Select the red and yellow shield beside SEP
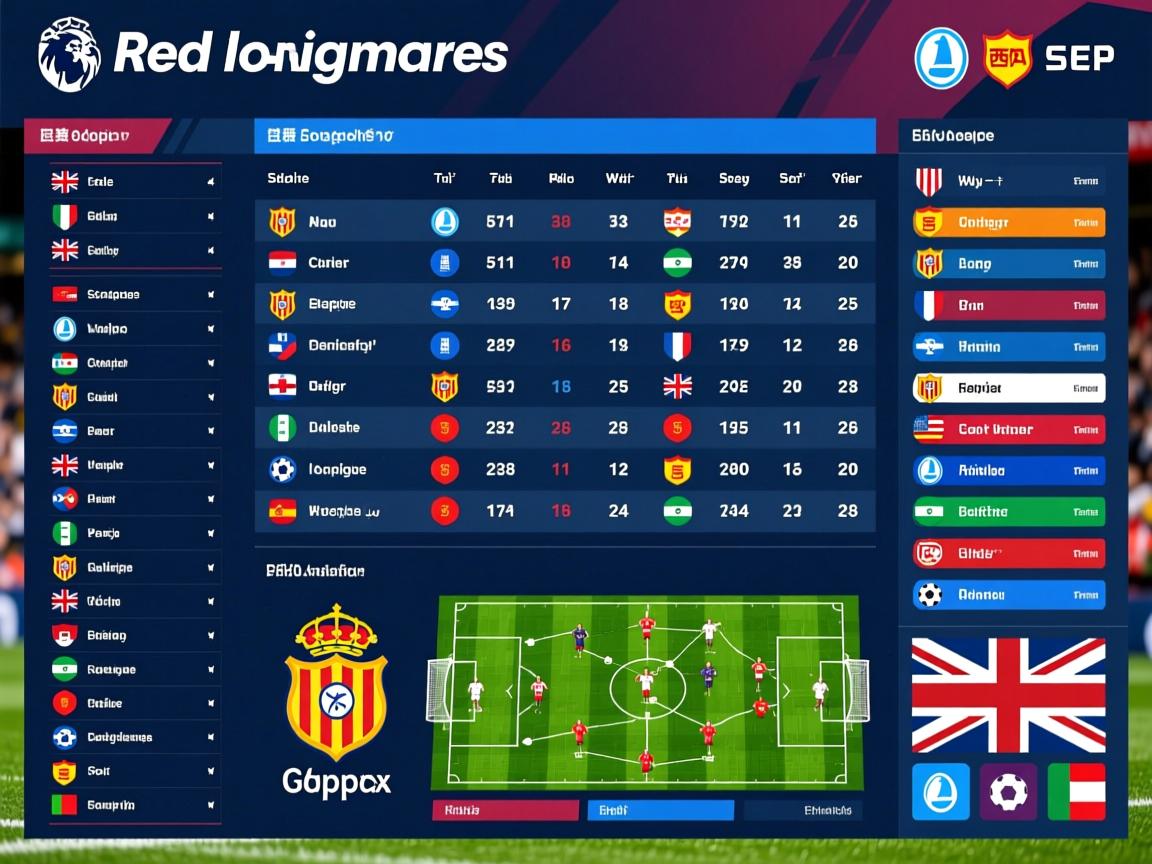Viewport: 1152px width, 864px height. [1006, 57]
